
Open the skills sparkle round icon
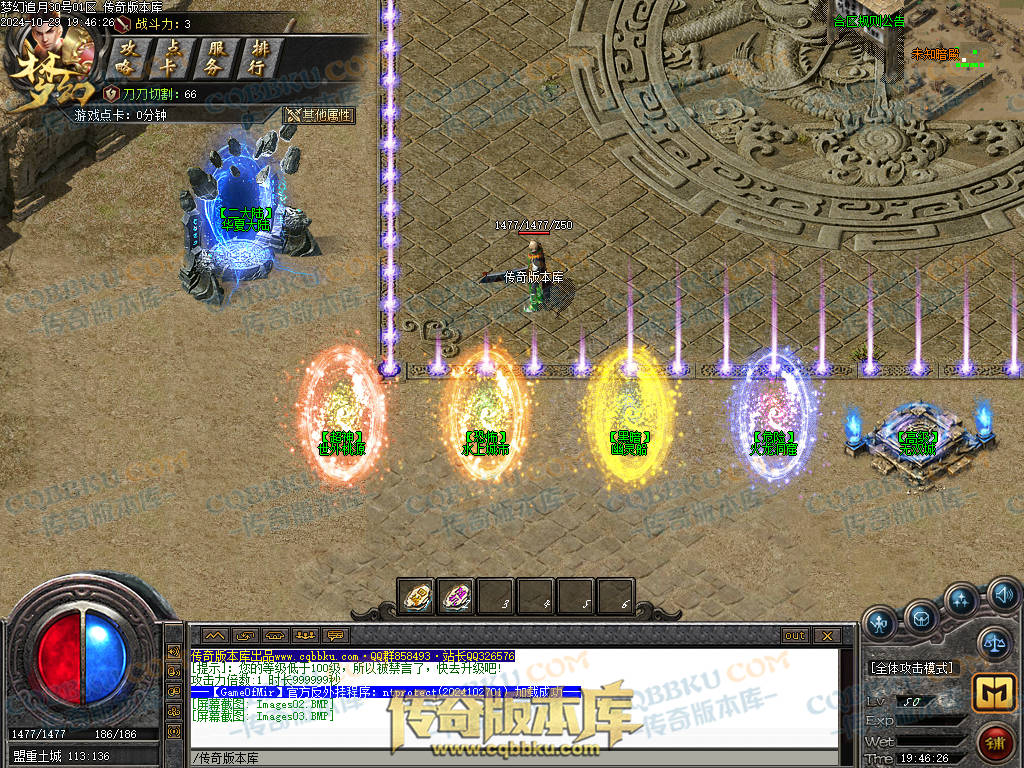click(961, 600)
